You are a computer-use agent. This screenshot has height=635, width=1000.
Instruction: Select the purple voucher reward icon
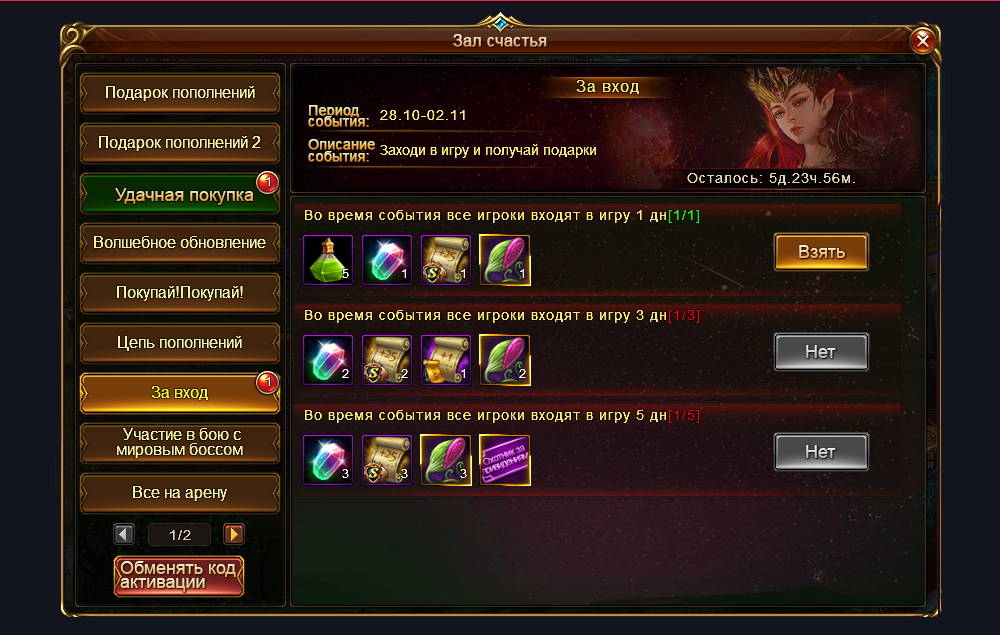click(x=505, y=460)
